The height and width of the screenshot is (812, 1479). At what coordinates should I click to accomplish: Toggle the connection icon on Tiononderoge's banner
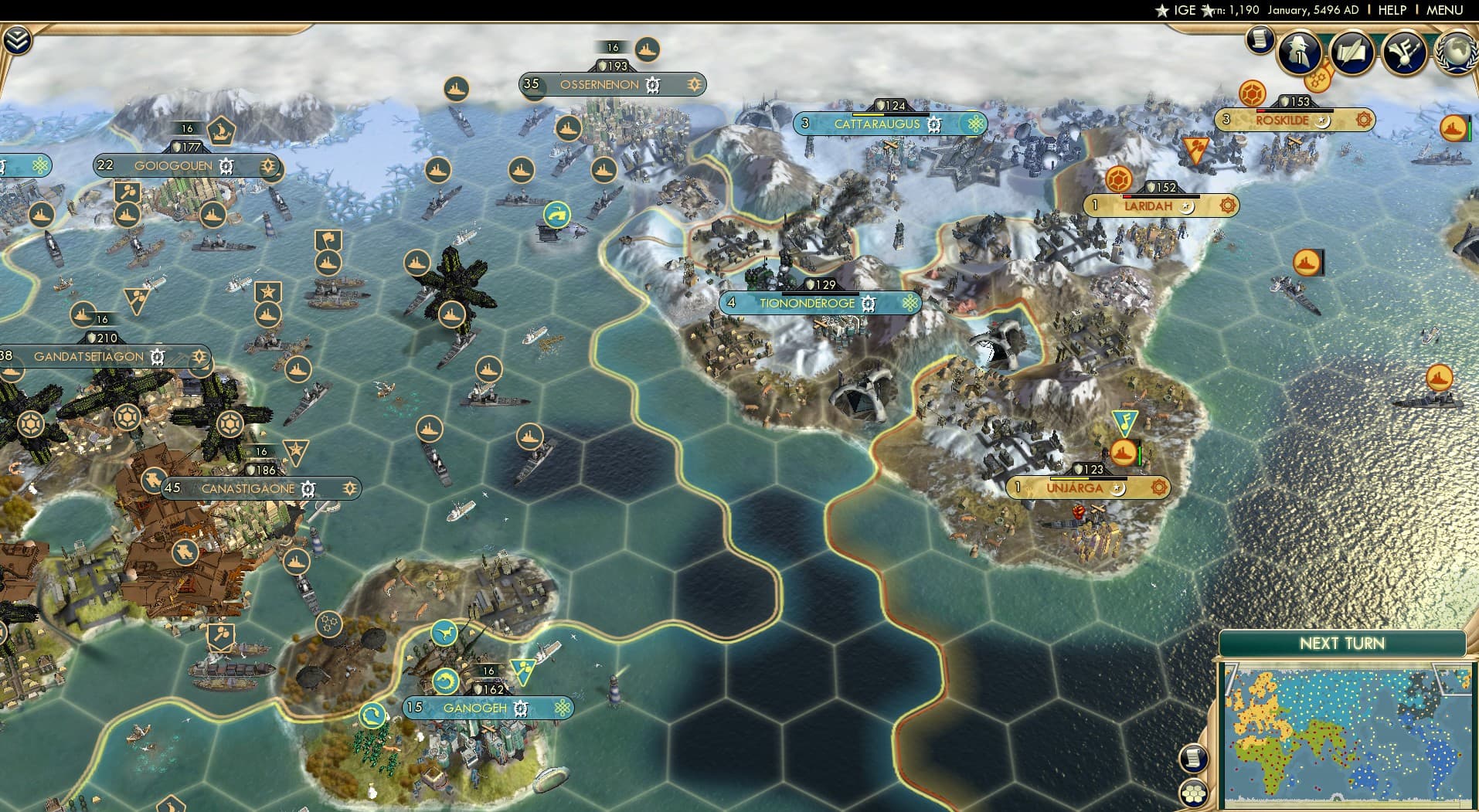point(909,303)
